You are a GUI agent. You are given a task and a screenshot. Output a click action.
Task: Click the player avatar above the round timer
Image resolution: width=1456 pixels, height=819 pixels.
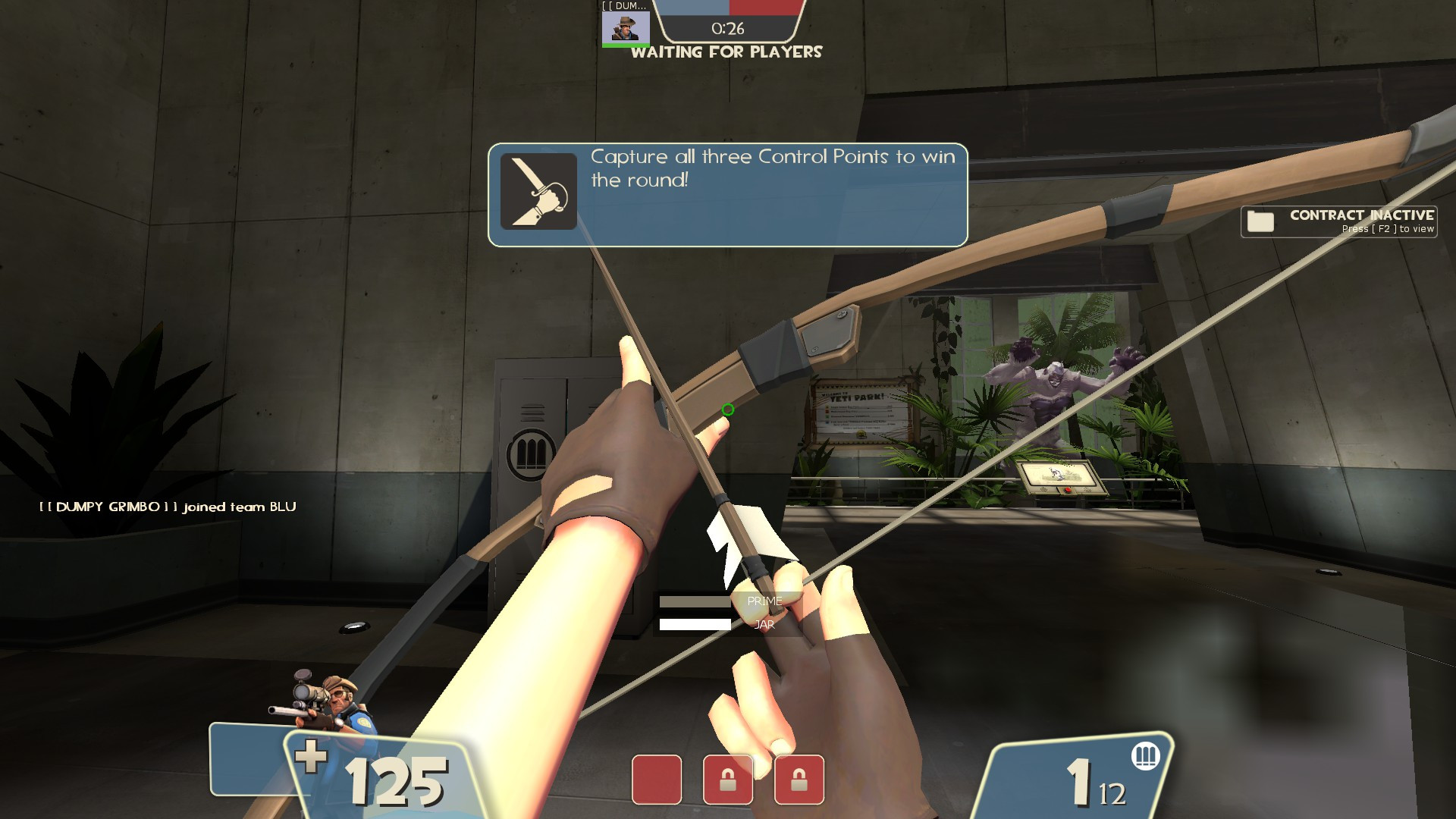click(x=626, y=29)
